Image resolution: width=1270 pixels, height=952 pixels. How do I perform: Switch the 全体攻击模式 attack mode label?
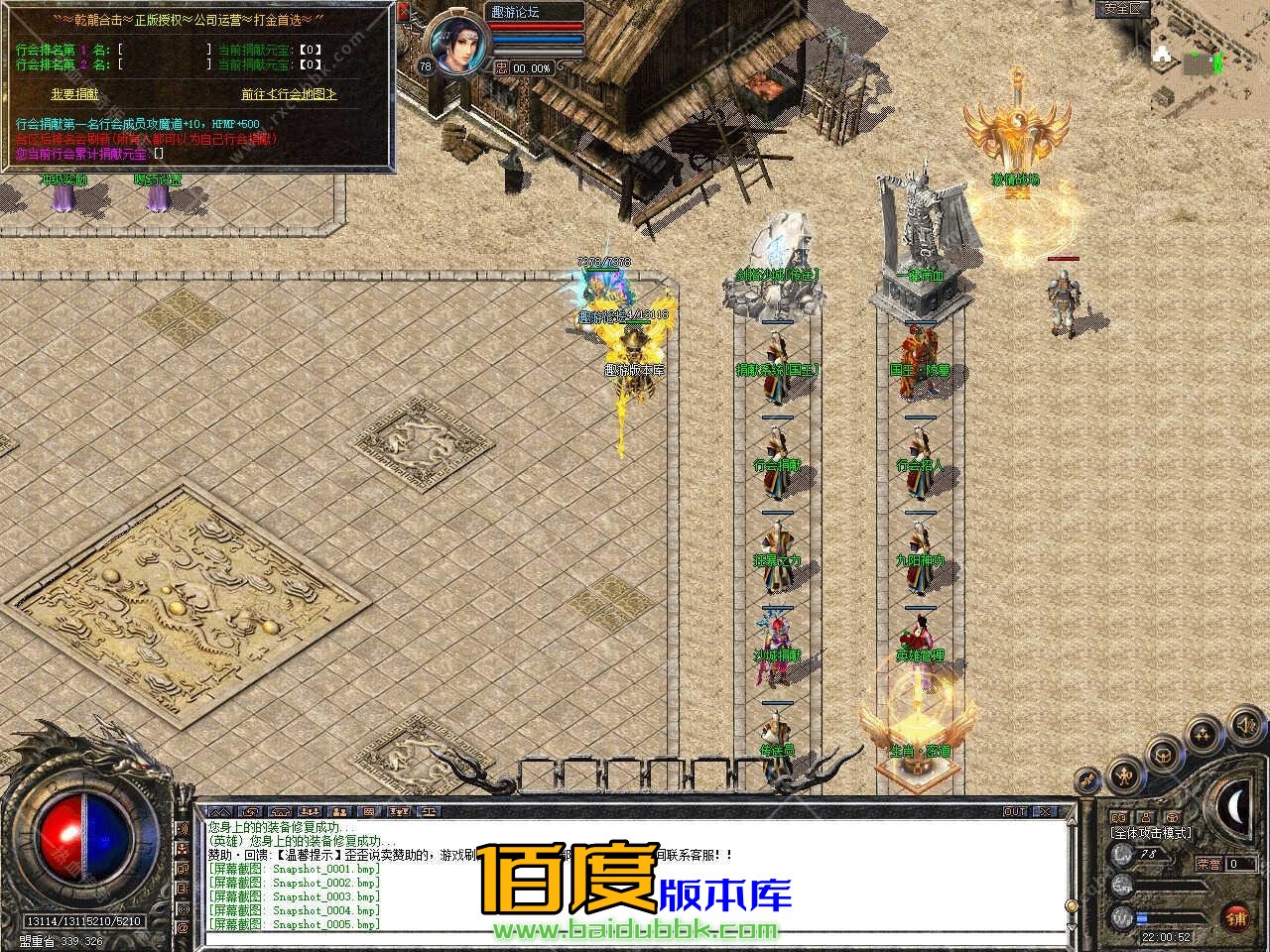click(x=1151, y=833)
